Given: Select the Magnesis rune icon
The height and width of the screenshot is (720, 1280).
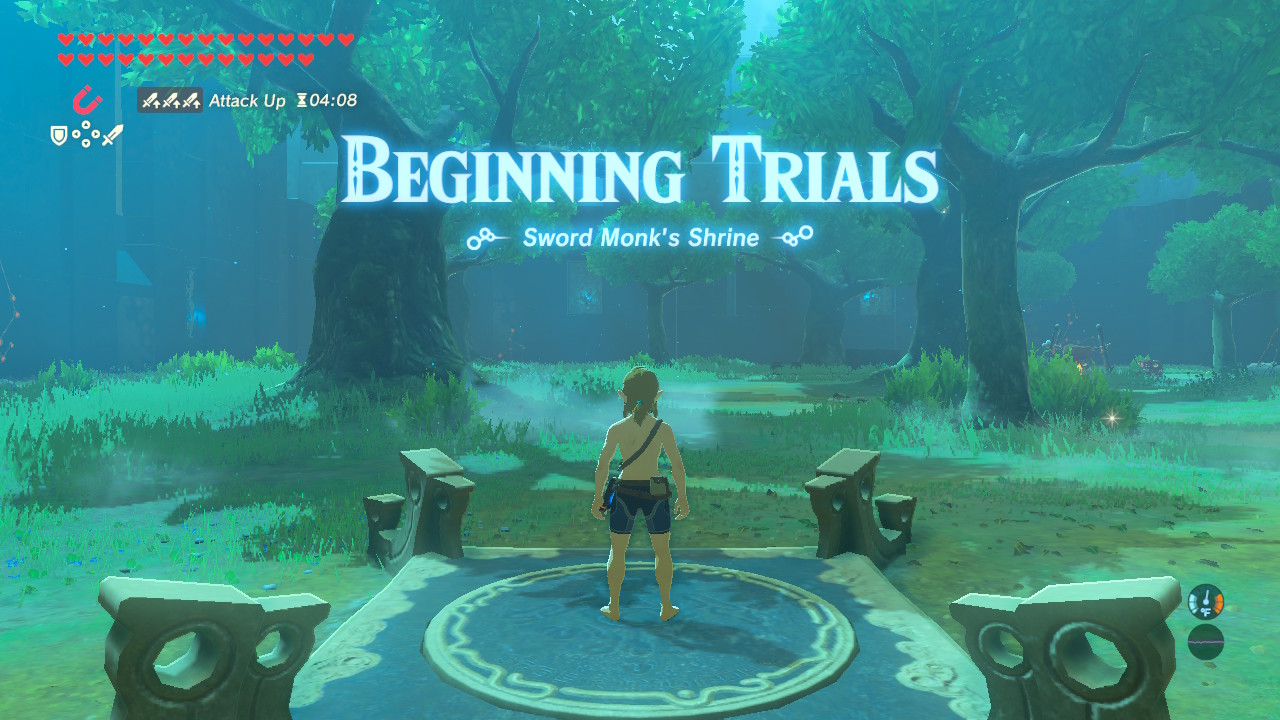Looking at the screenshot, I should click(x=87, y=99).
